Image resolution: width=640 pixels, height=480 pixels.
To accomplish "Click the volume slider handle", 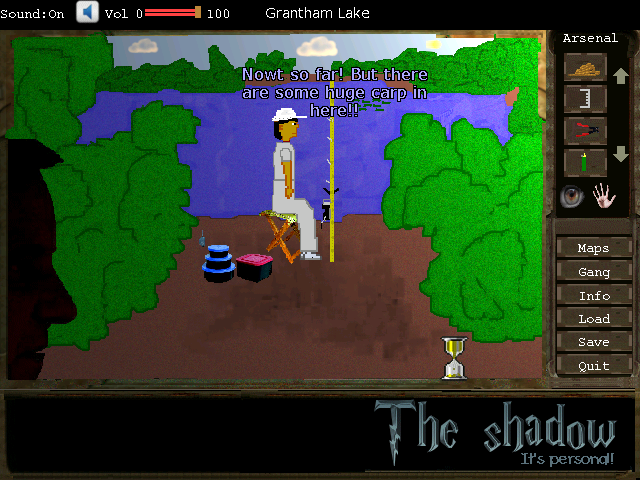I will [198, 13].
